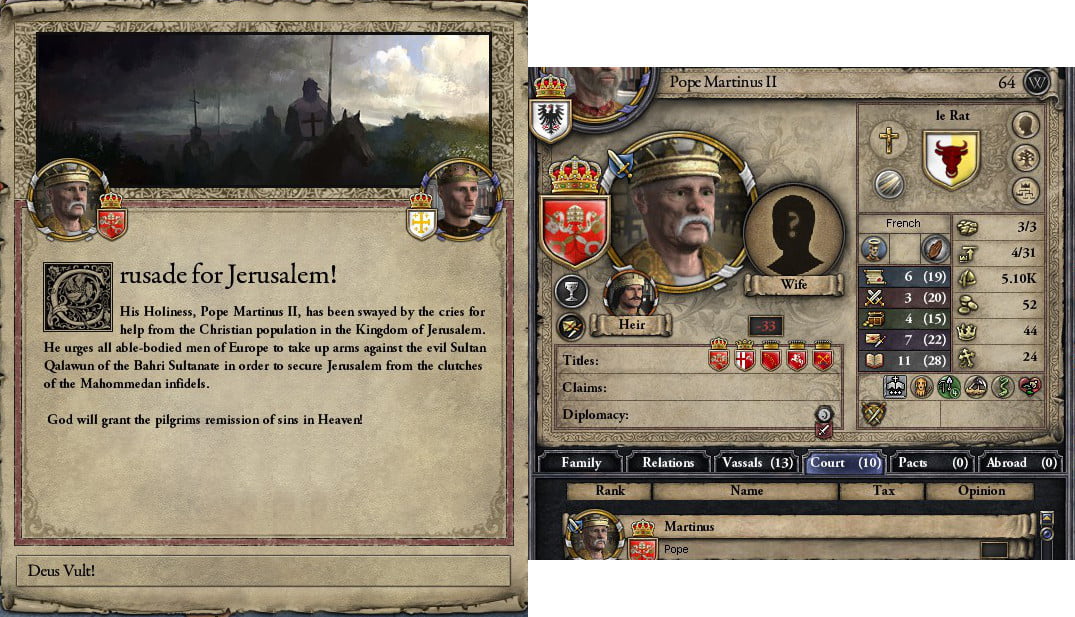Open the Wikipedia W button
This screenshot has width=1075, height=617.
(1037, 83)
